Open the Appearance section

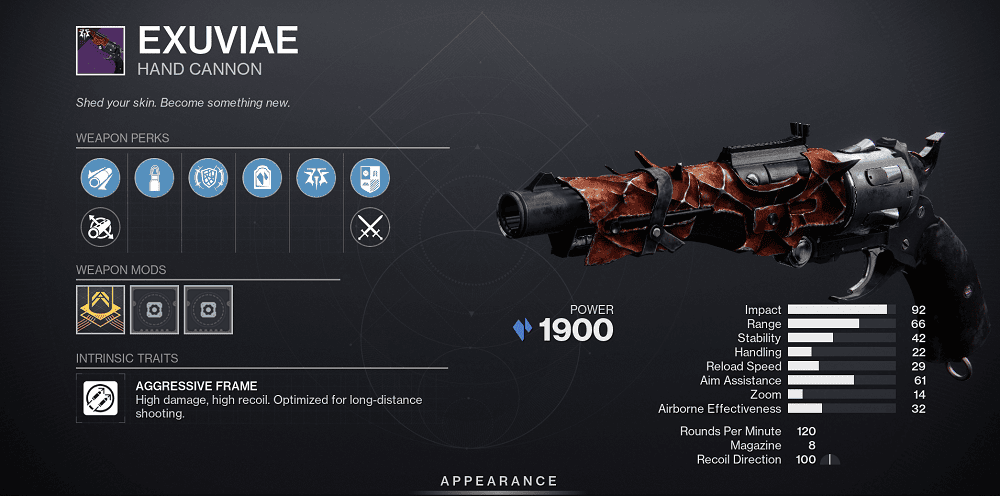500,482
